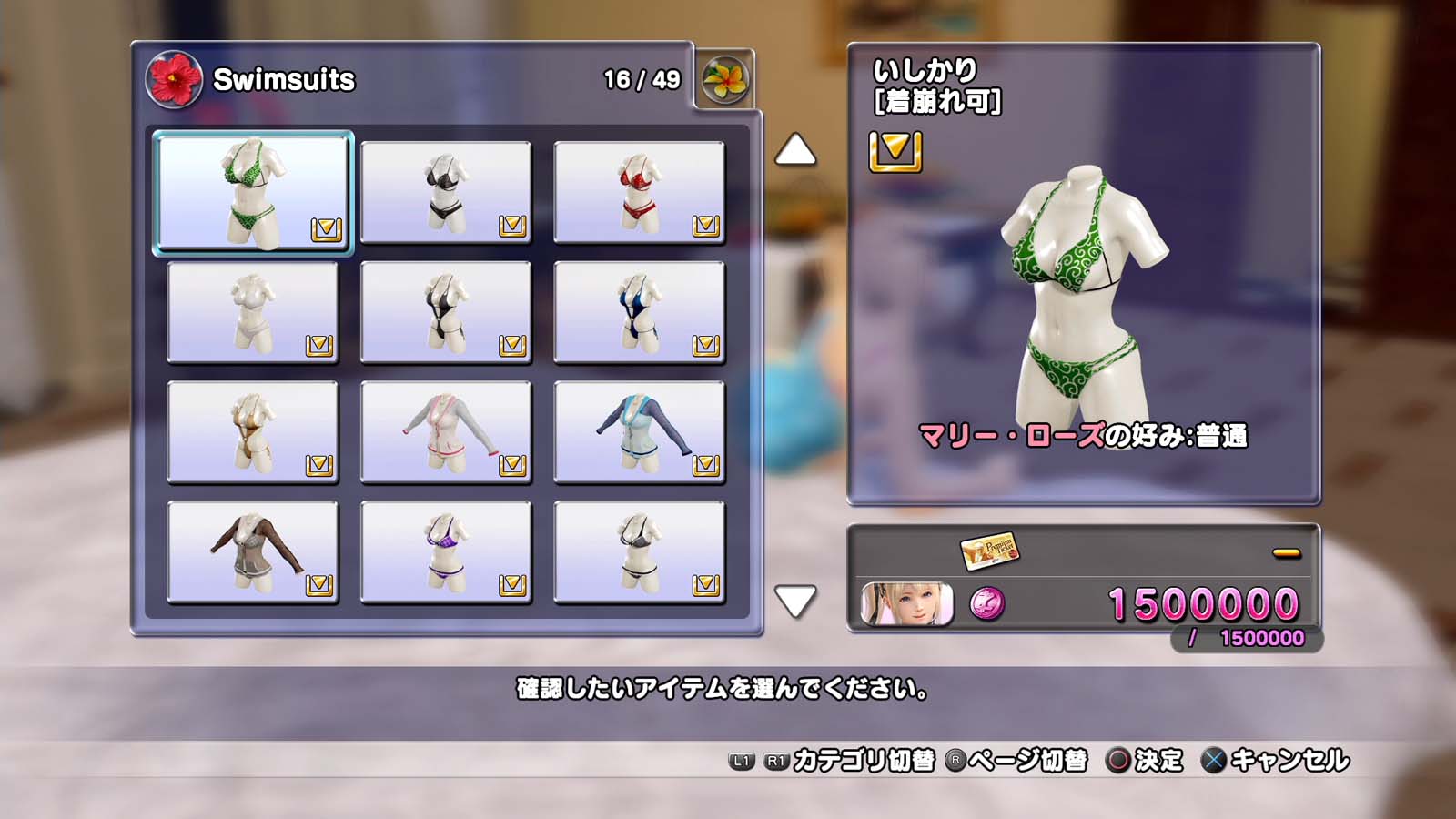
Task: Open the red hibiscus Swimsuits category
Action: click(x=174, y=79)
